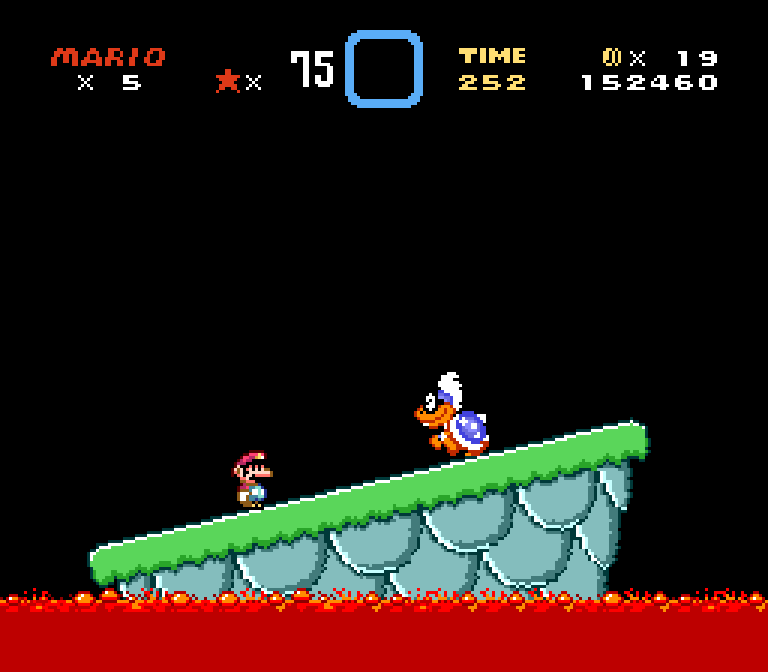The height and width of the screenshot is (672, 768).
Task: Select the red bonus star icon
Action: [x=228, y=81]
